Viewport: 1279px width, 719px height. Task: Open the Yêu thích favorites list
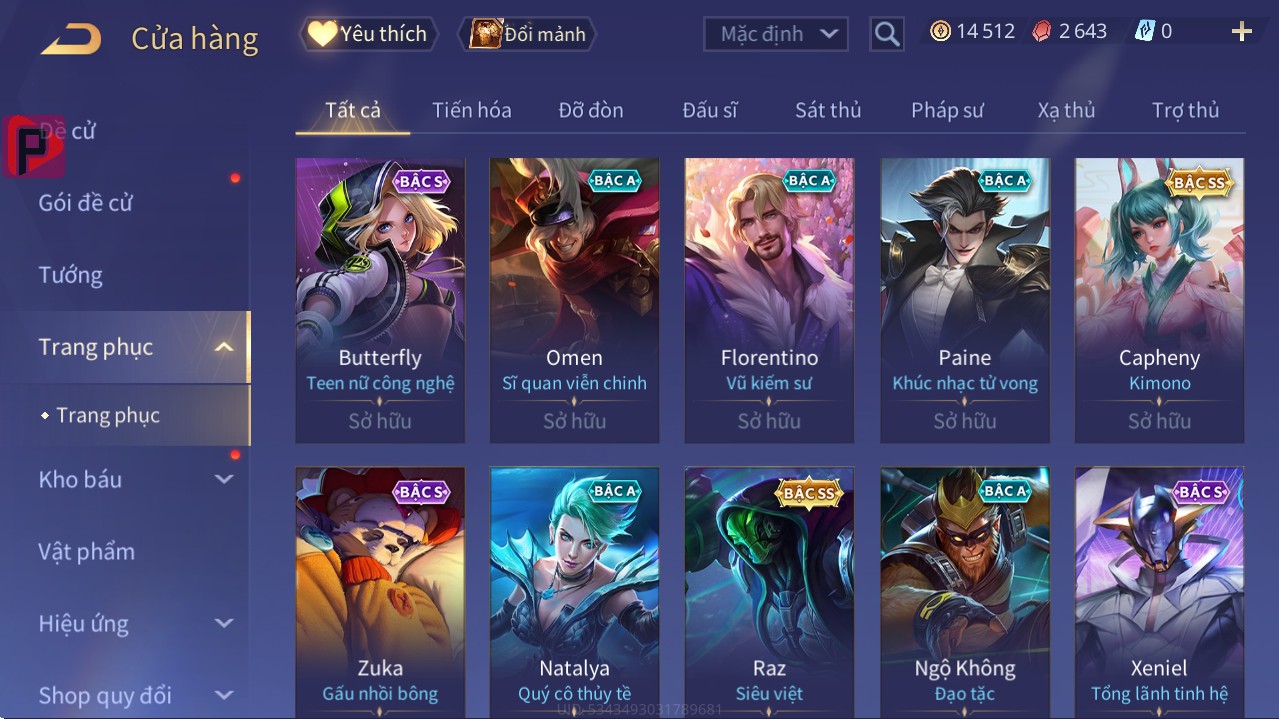click(367, 34)
